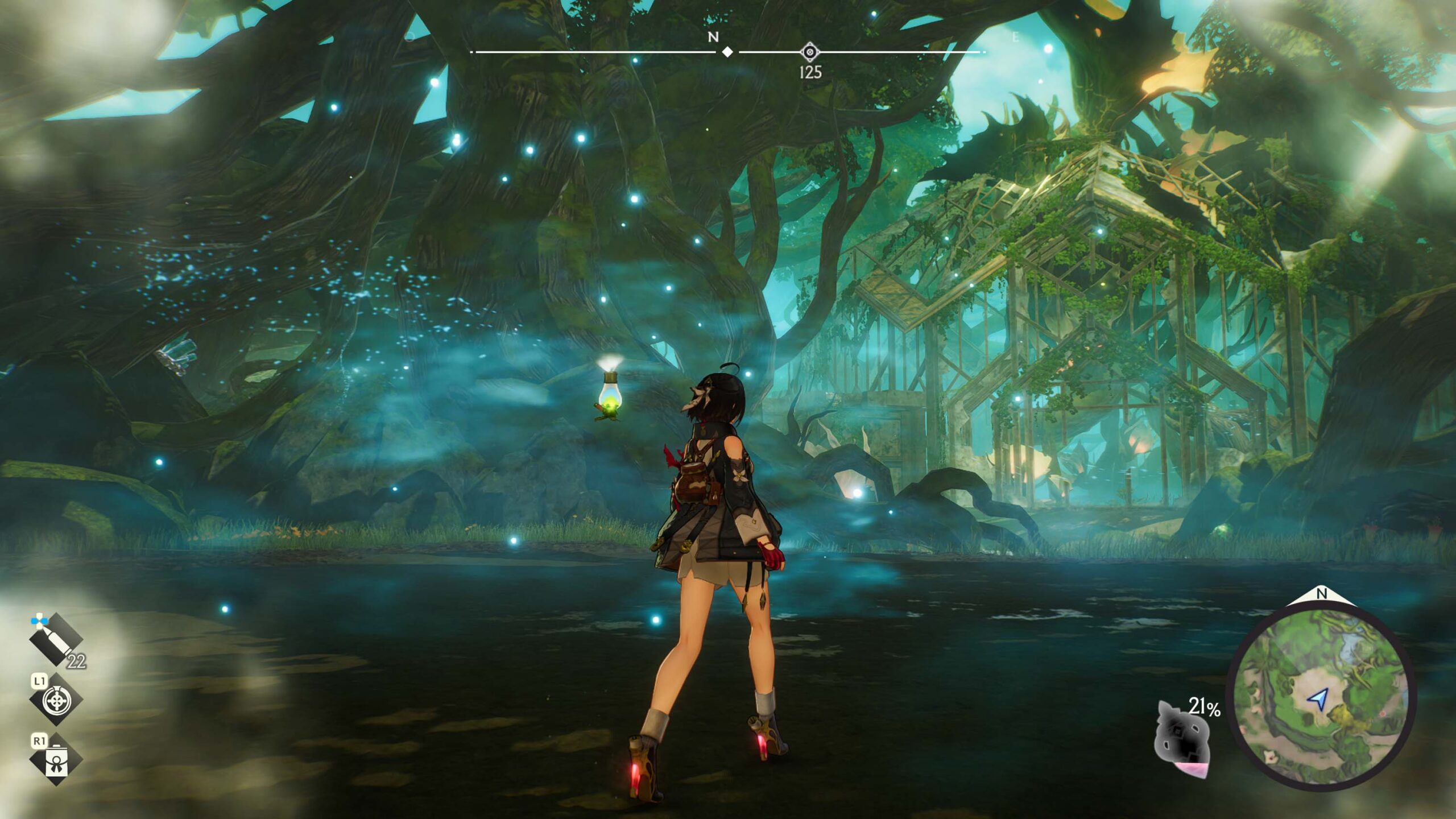
Task: Activate the crosshair aim mode icon
Action: (56, 700)
